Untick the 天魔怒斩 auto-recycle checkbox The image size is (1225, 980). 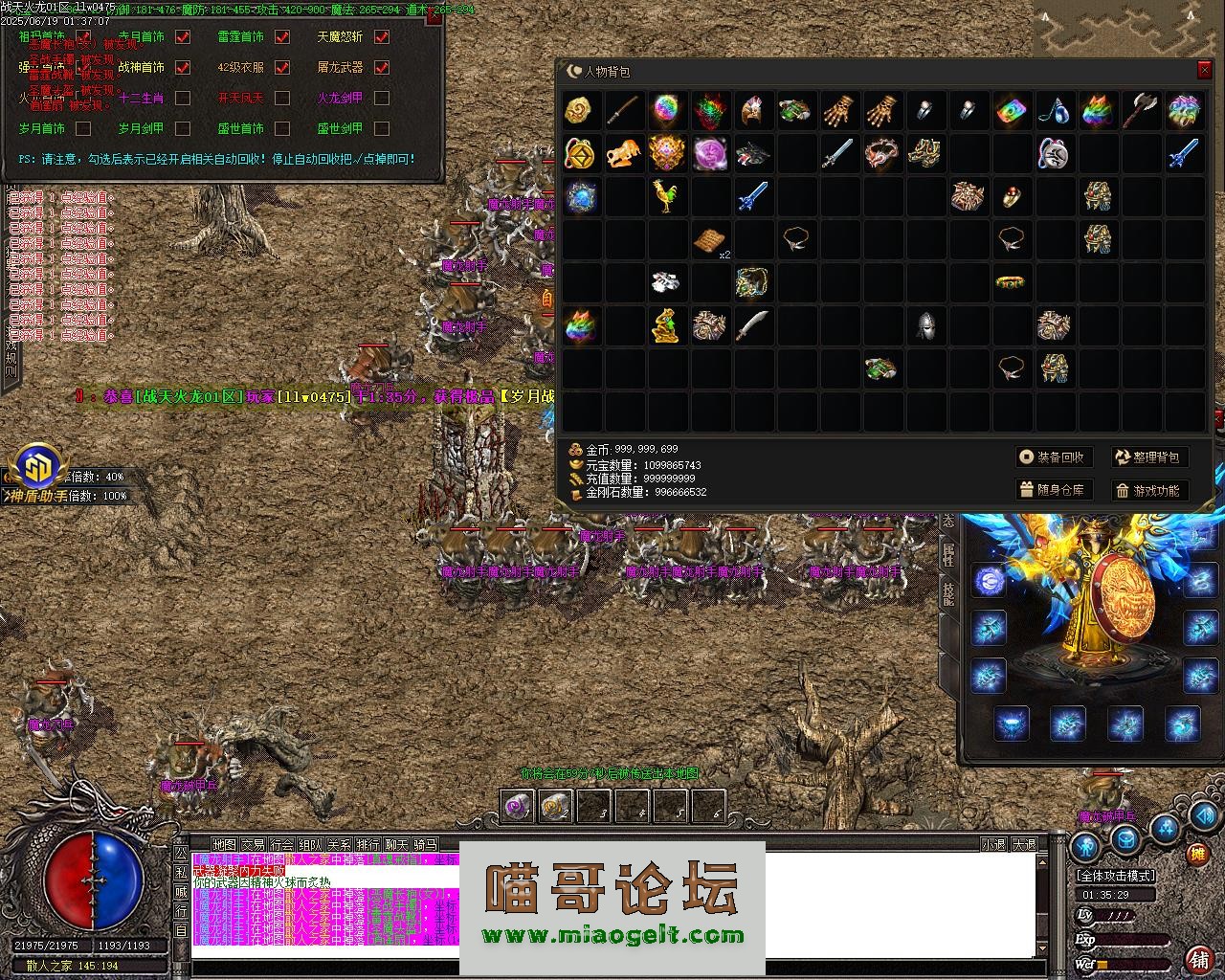pyautogui.click(x=382, y=37)
